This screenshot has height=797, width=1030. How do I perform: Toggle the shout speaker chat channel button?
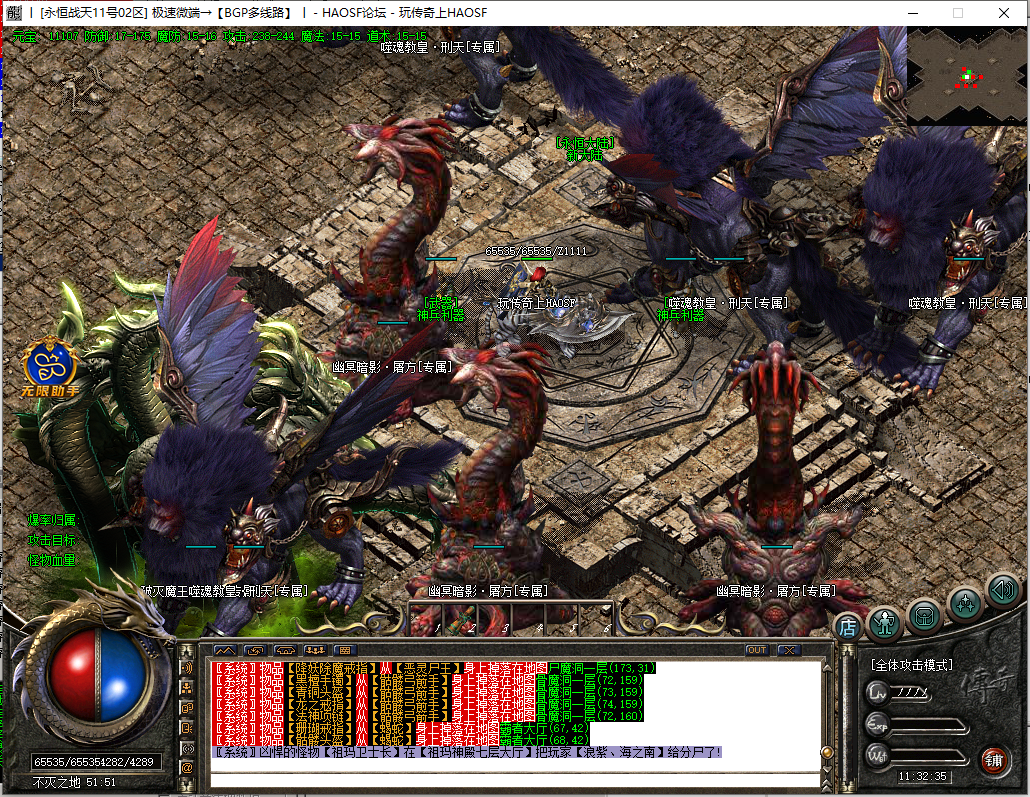click(187, 667)
